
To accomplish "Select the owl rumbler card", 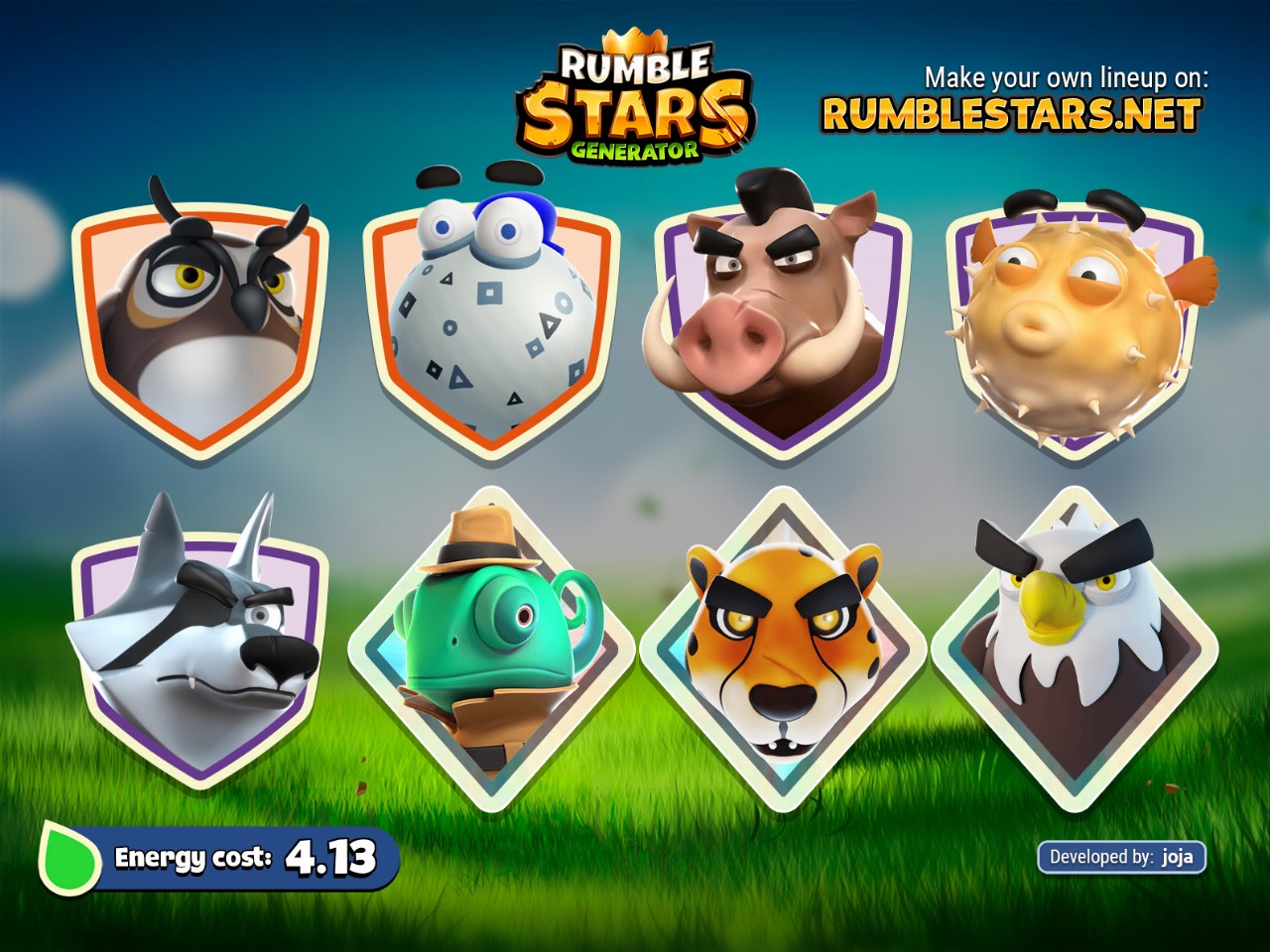I will click(x=201, y=322).
